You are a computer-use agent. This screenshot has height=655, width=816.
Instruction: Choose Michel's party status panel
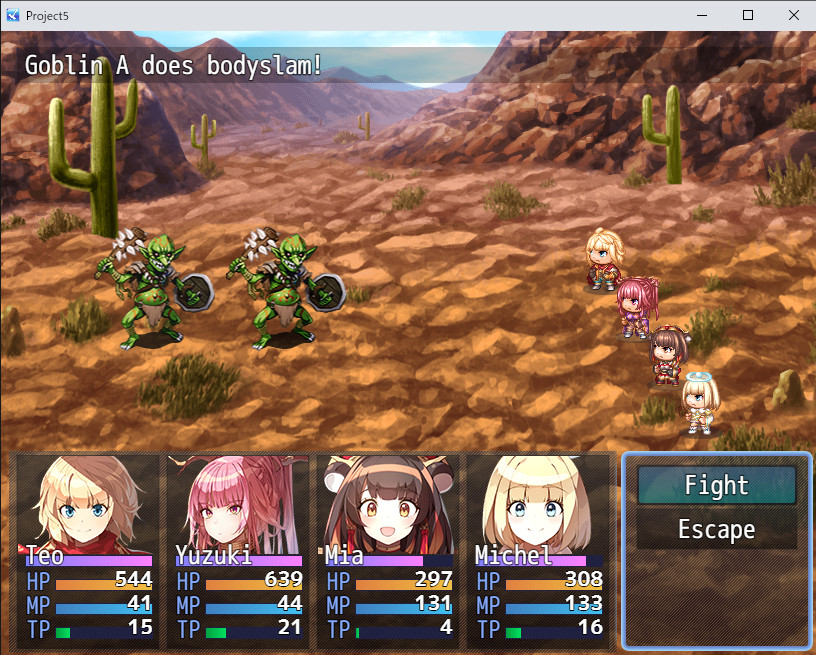point(538,550)
